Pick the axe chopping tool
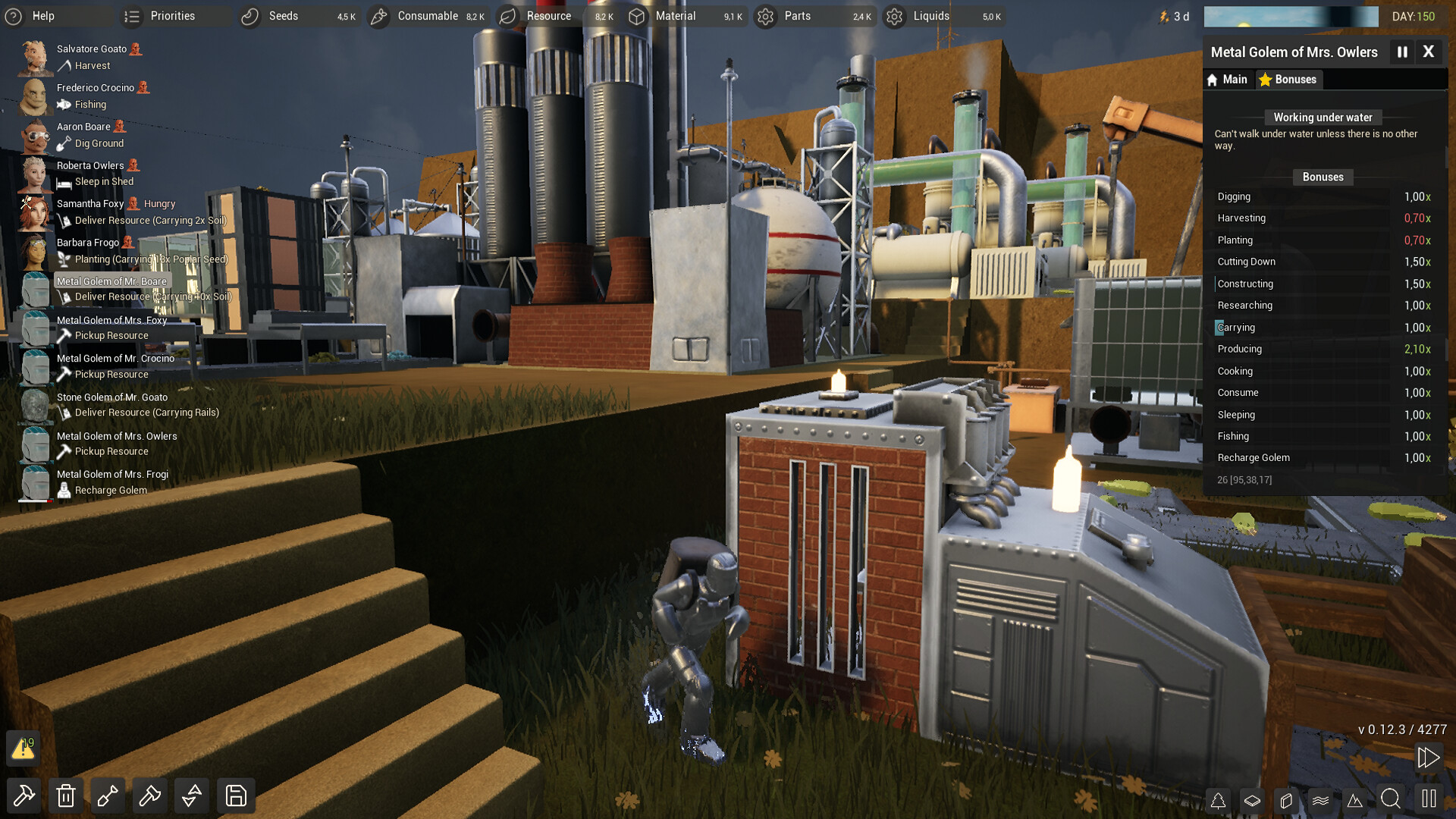Screen dimensions: 1456x819 (x=149, y=795)
